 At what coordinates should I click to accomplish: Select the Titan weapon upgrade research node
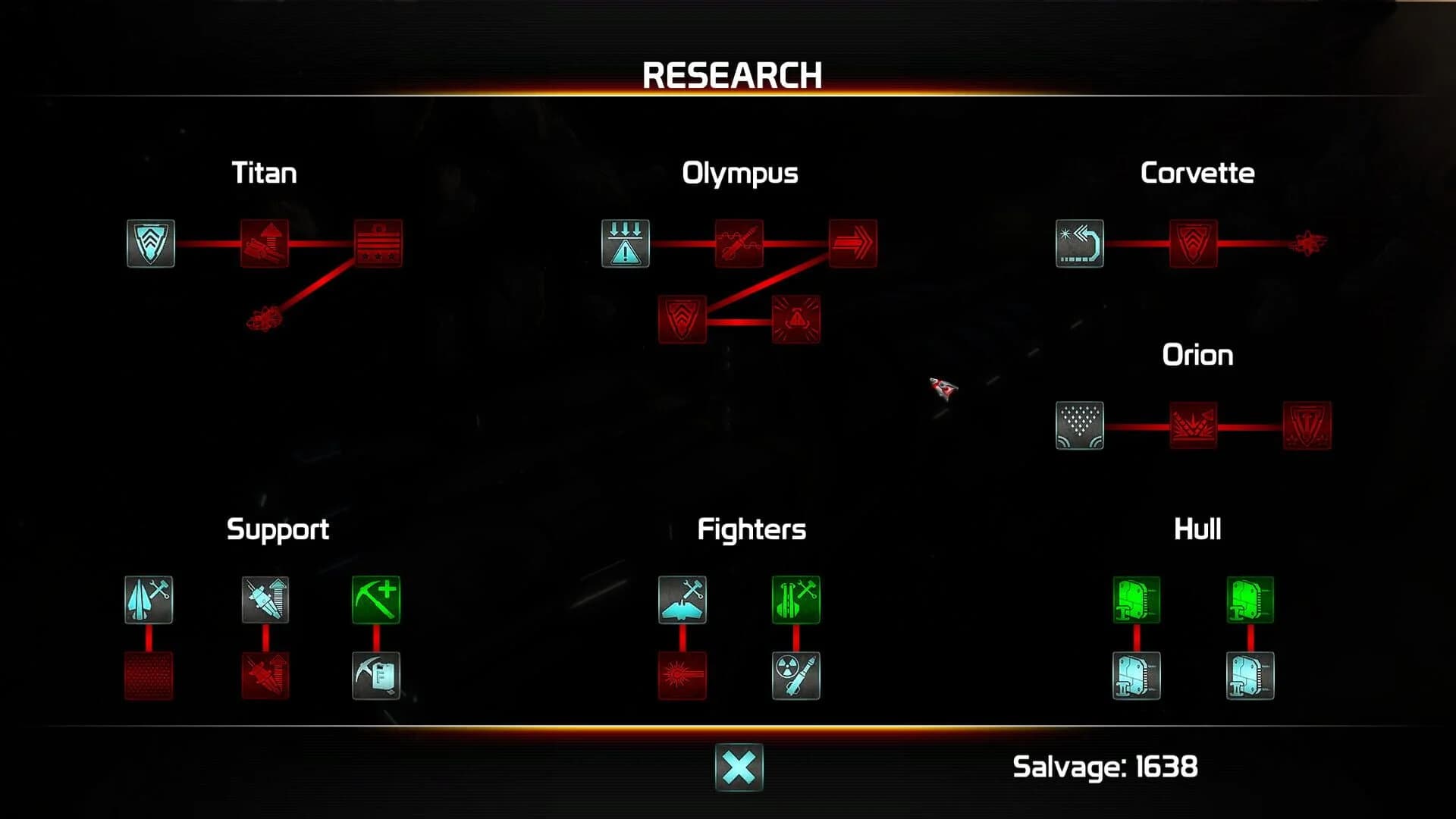click(265, 244)
